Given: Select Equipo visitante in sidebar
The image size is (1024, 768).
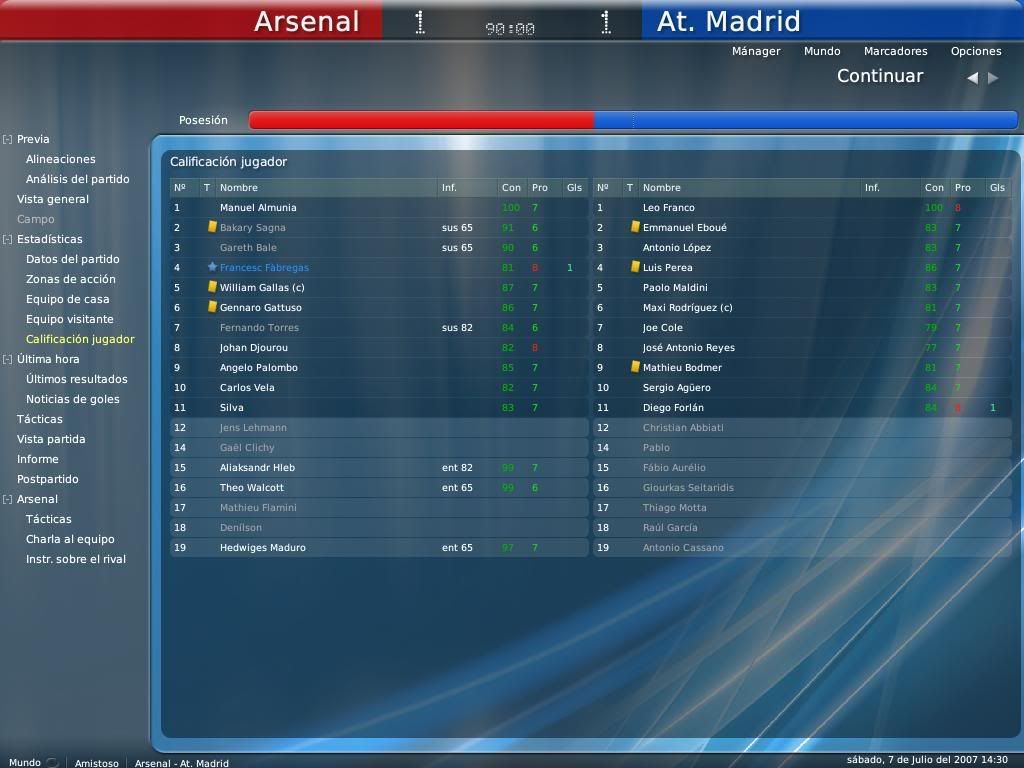Looking at the screenshot, I should (x=70, y=319).
